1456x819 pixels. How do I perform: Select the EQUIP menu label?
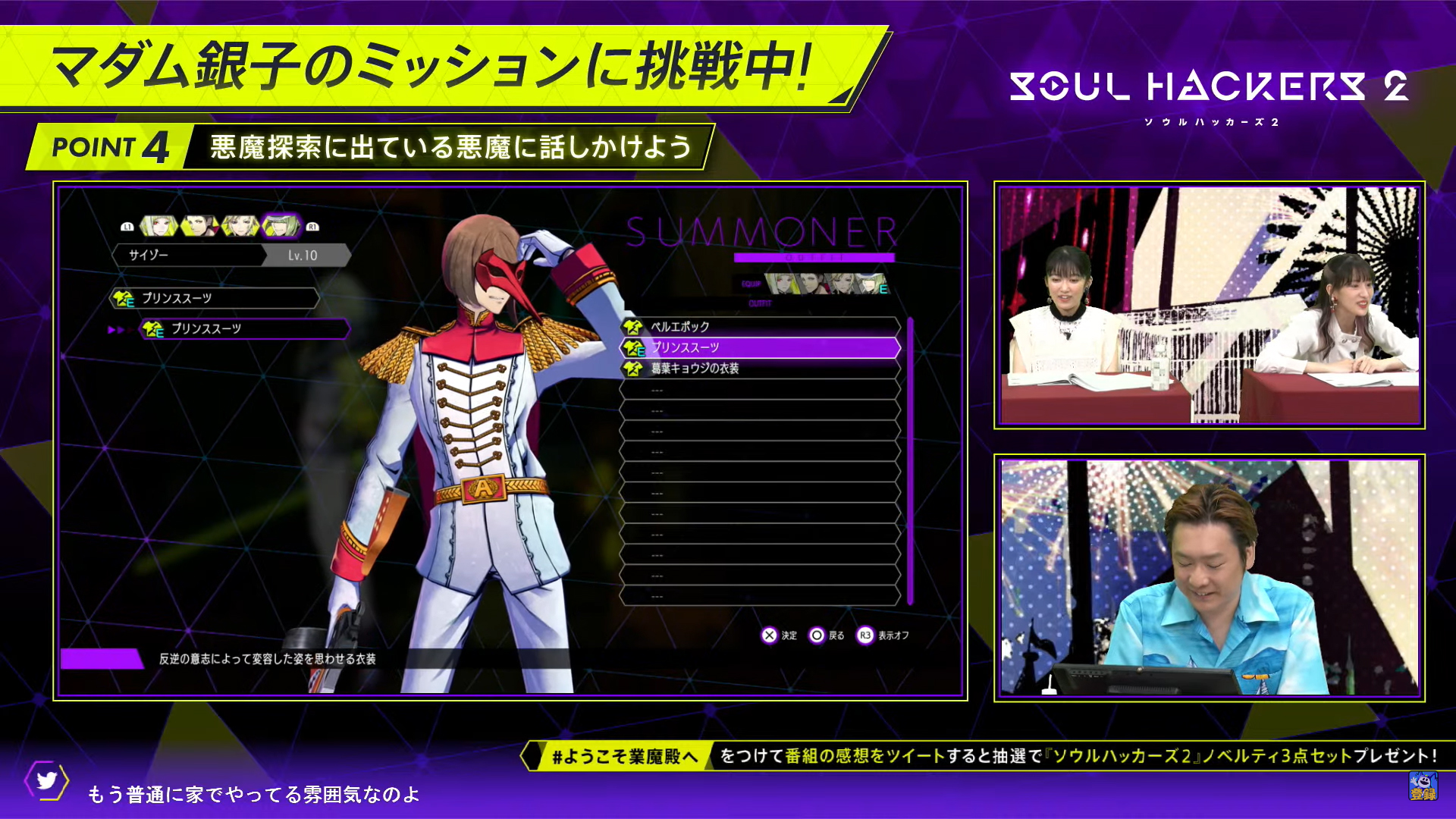point(750,283)
